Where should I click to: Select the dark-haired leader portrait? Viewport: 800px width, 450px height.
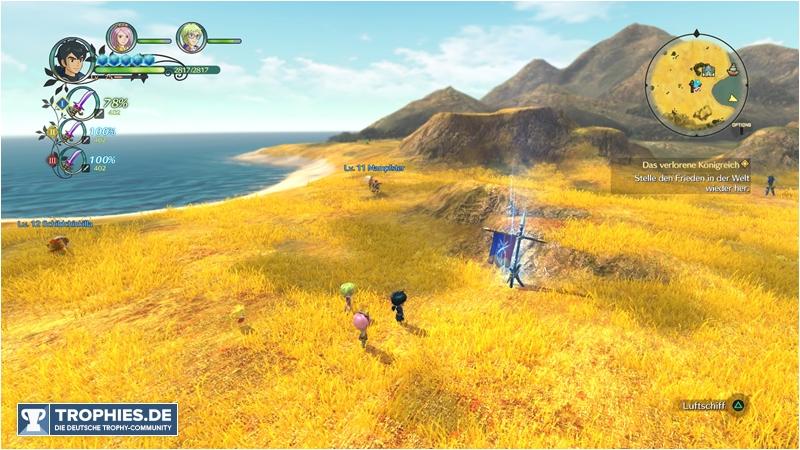pos(72,59)
